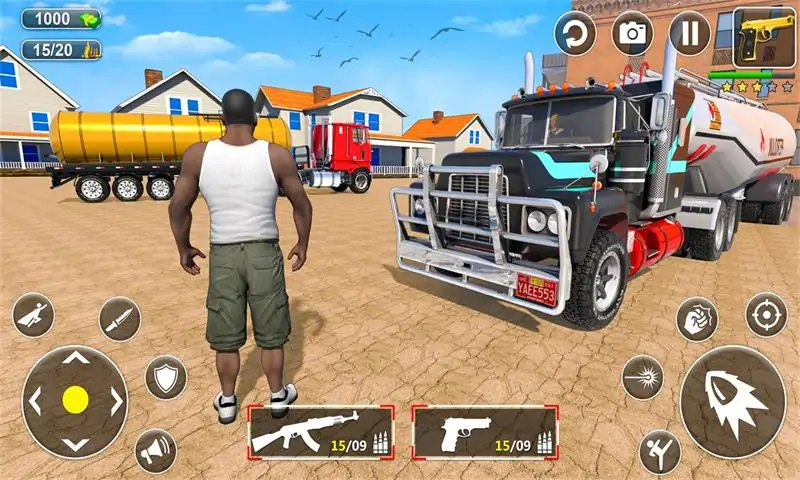
Task: Click the circular arrow restart button
Action: (575, 33)
